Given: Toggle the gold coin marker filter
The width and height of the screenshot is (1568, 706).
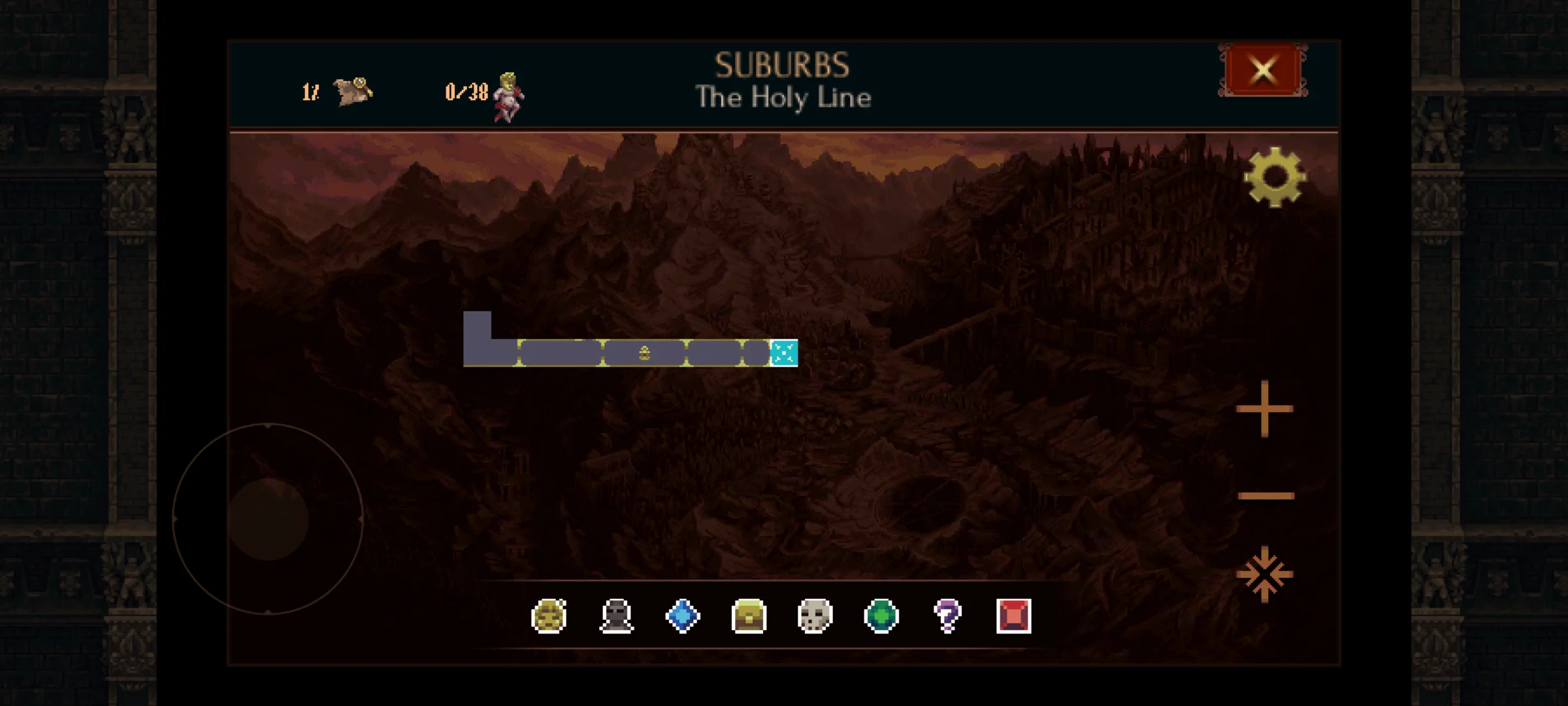Looking at the screenshot, I should pos(550,615).
